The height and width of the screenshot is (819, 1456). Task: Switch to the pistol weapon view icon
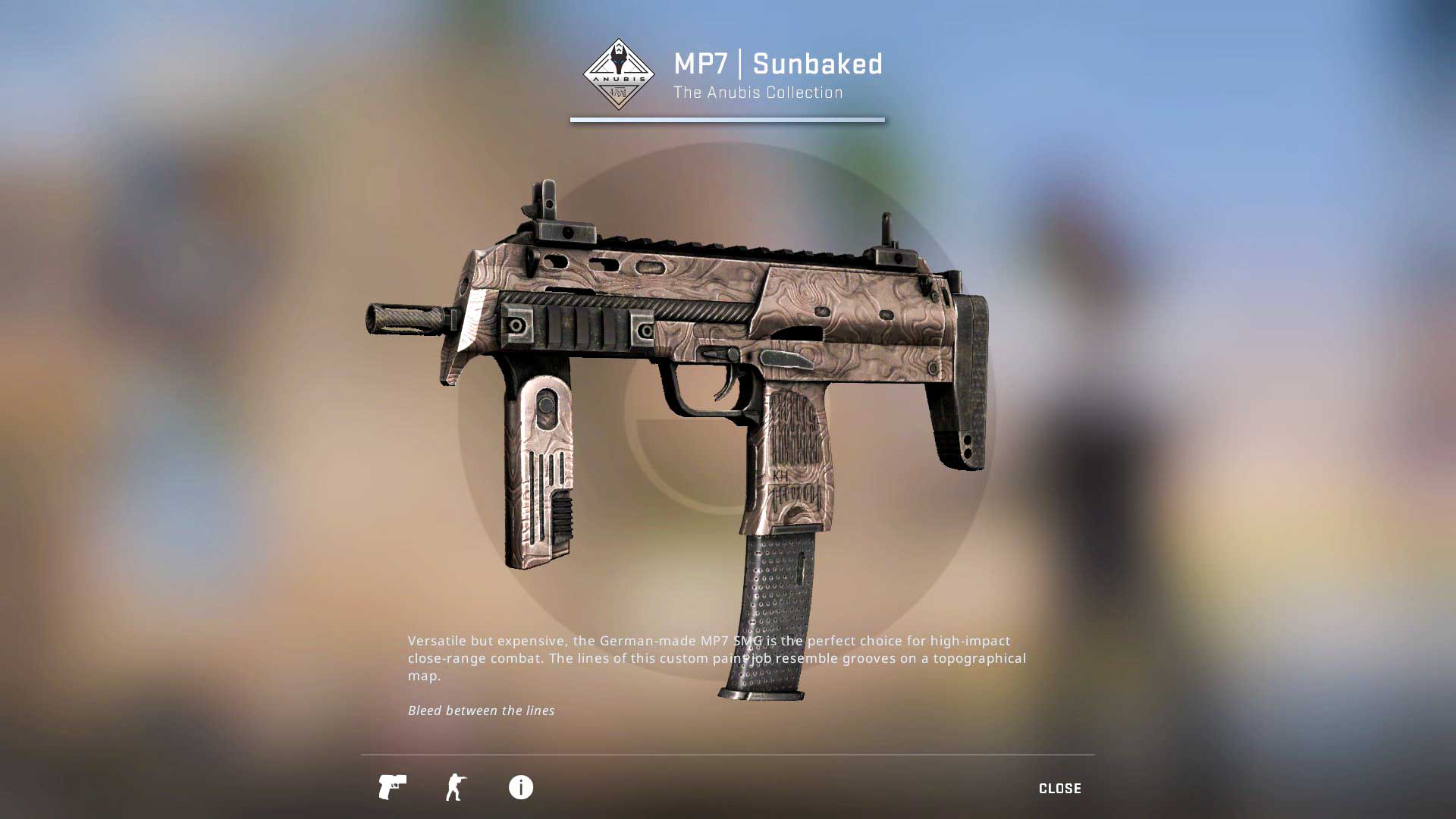click(x=392, y=787)
